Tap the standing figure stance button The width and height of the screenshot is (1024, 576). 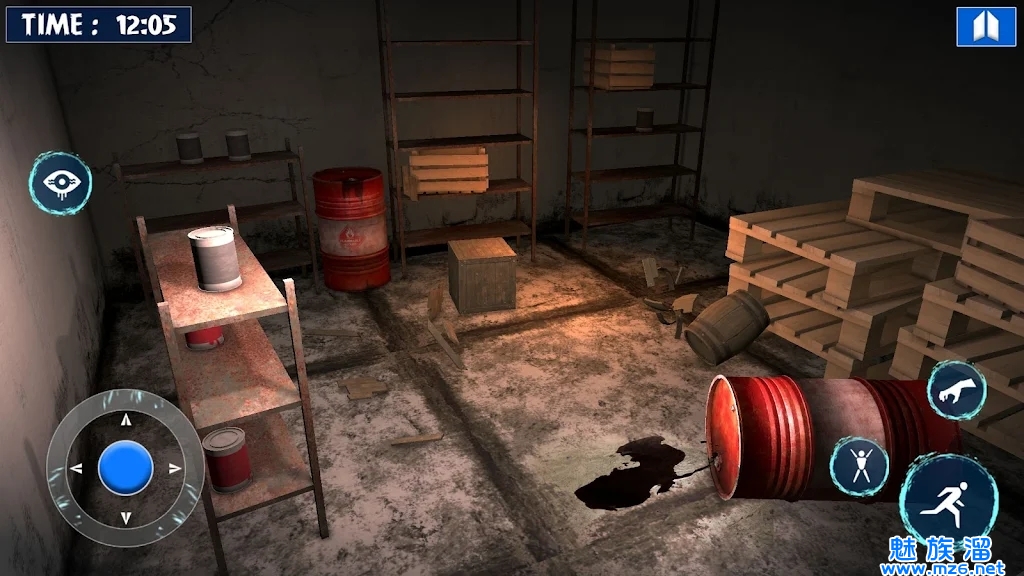(x=859, y=466)
